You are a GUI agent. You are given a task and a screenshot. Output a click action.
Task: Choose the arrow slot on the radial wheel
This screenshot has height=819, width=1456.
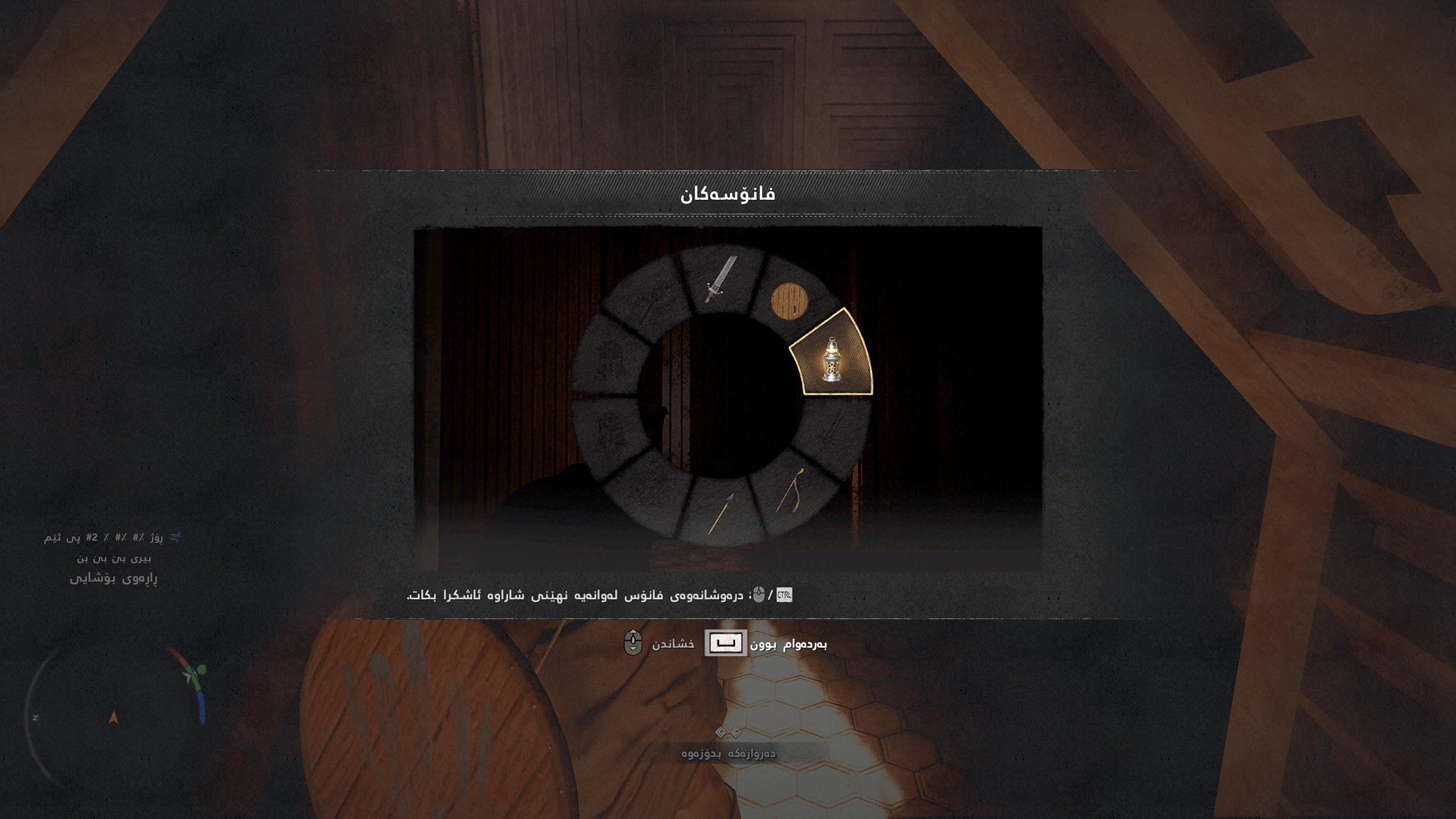721,513
